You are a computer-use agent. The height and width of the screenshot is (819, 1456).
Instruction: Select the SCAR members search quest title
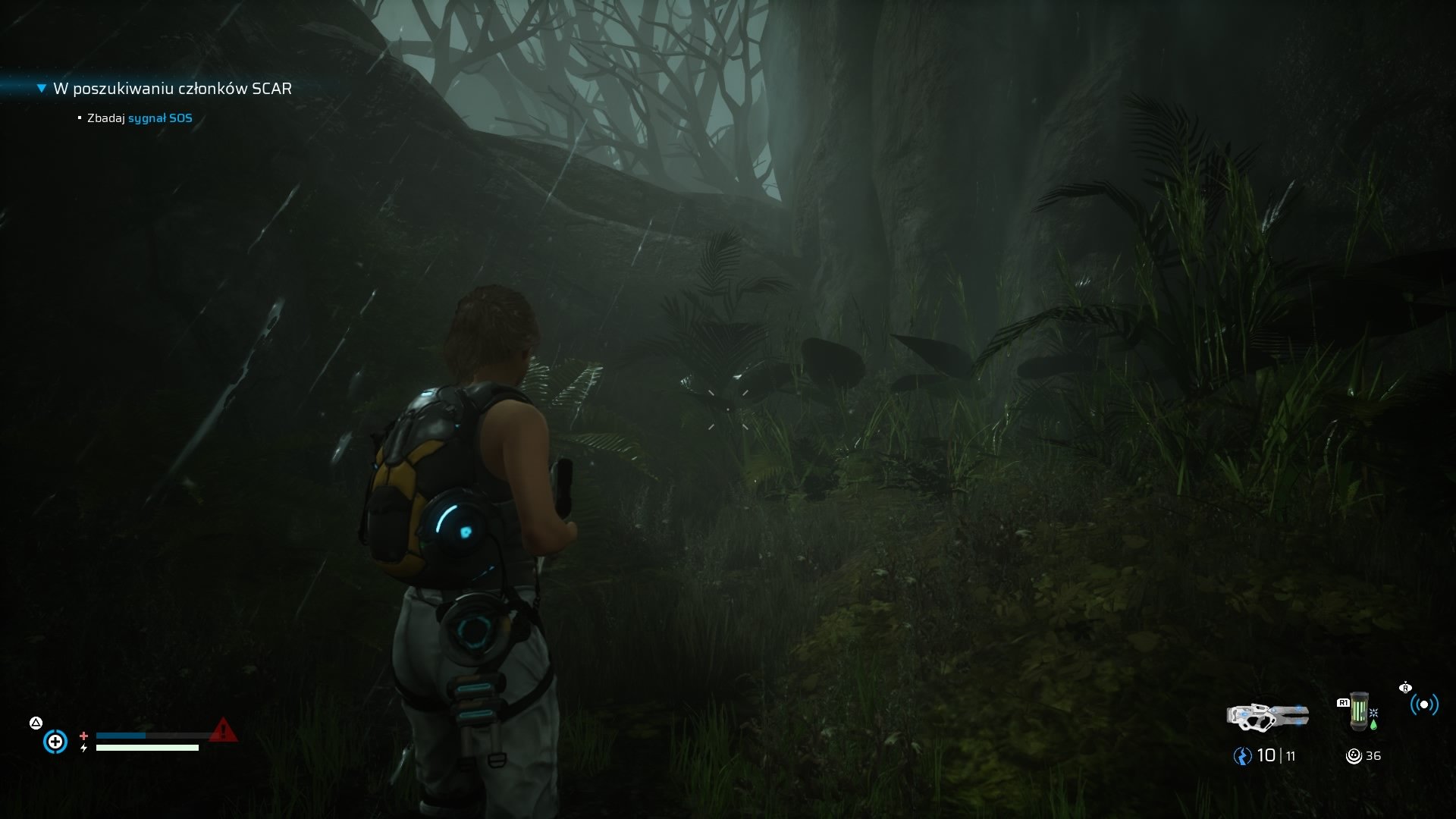tap(172, 89)
